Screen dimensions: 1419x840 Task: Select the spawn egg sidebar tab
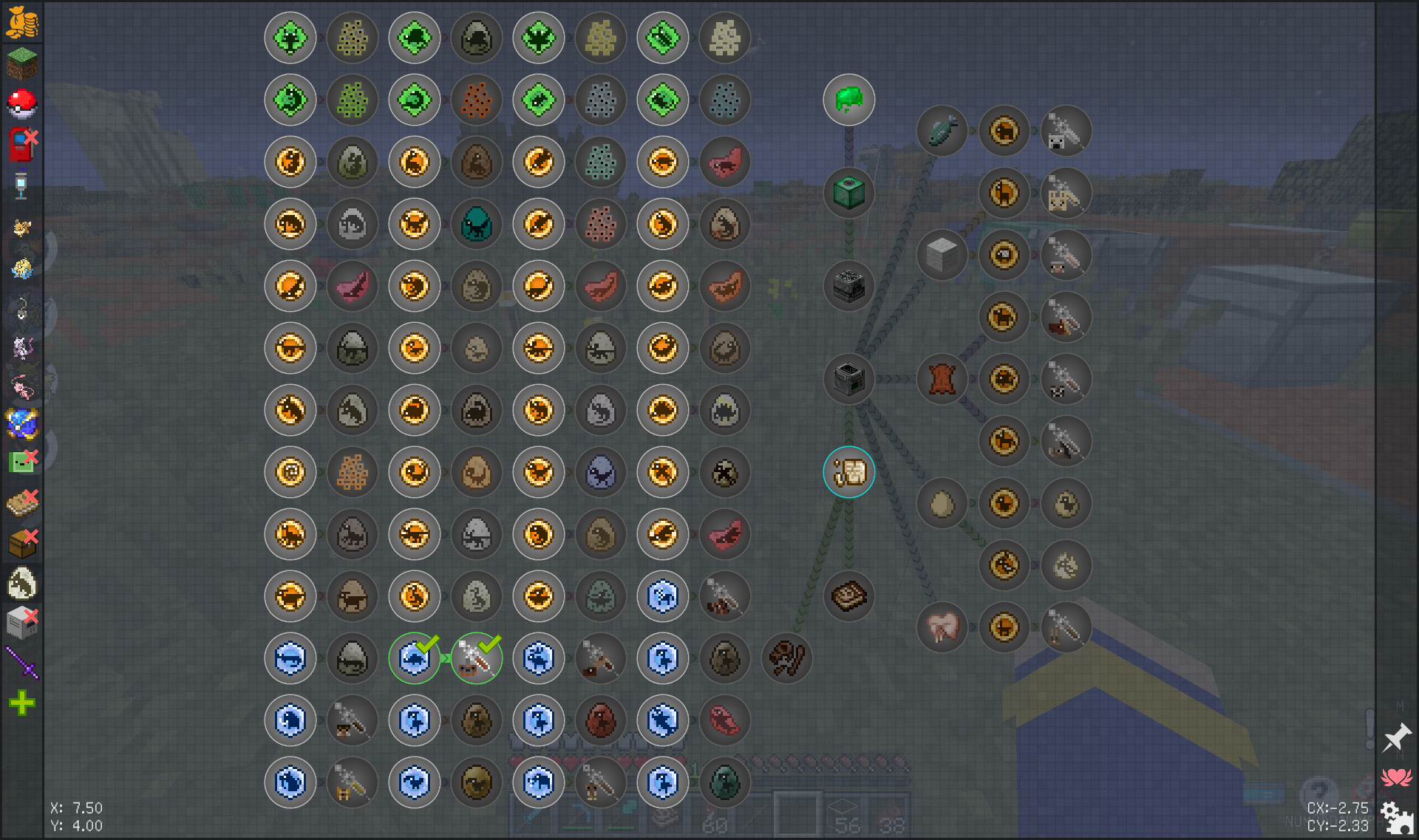coord(22,584)
